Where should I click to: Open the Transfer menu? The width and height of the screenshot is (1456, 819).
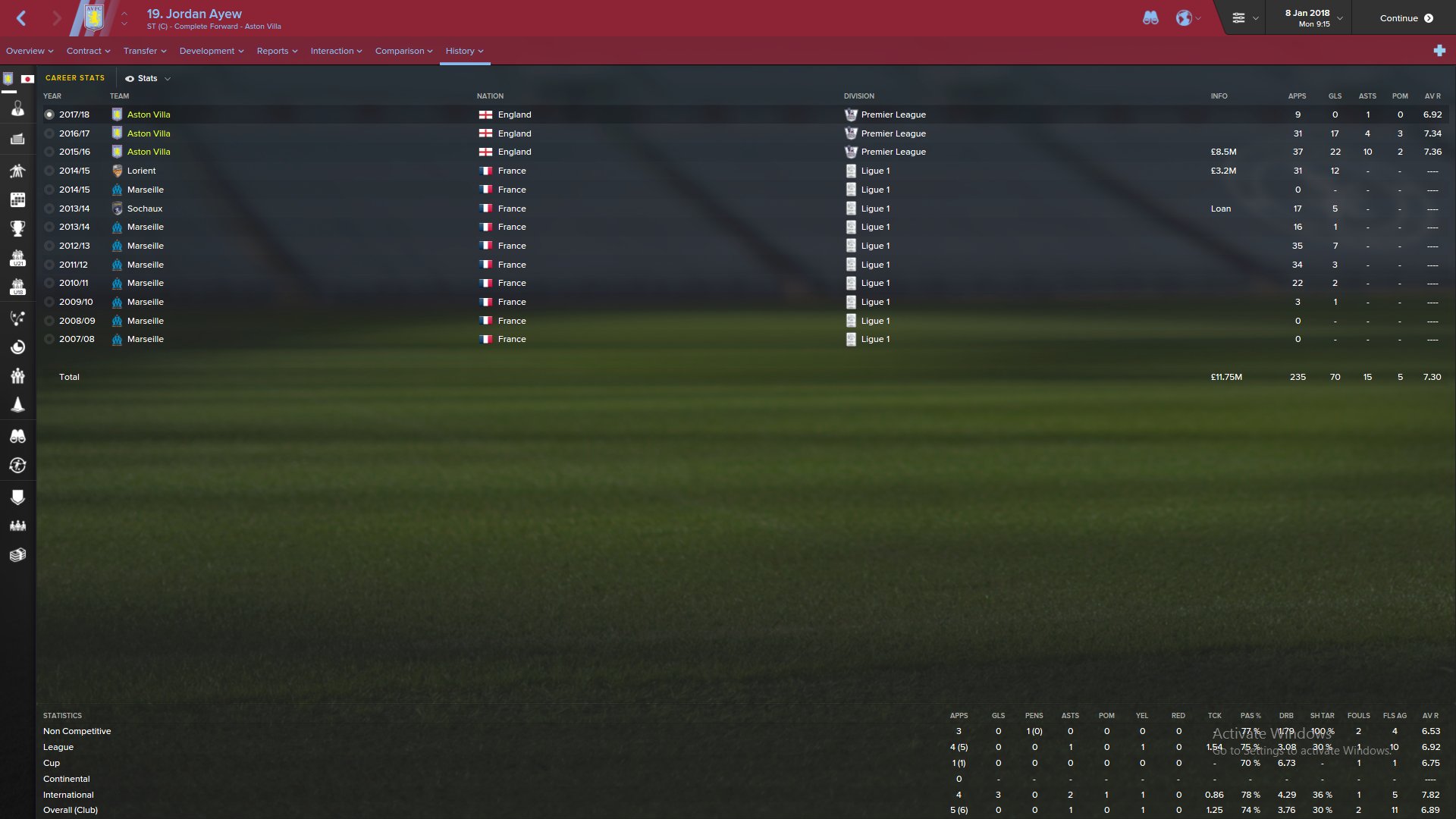144,51
